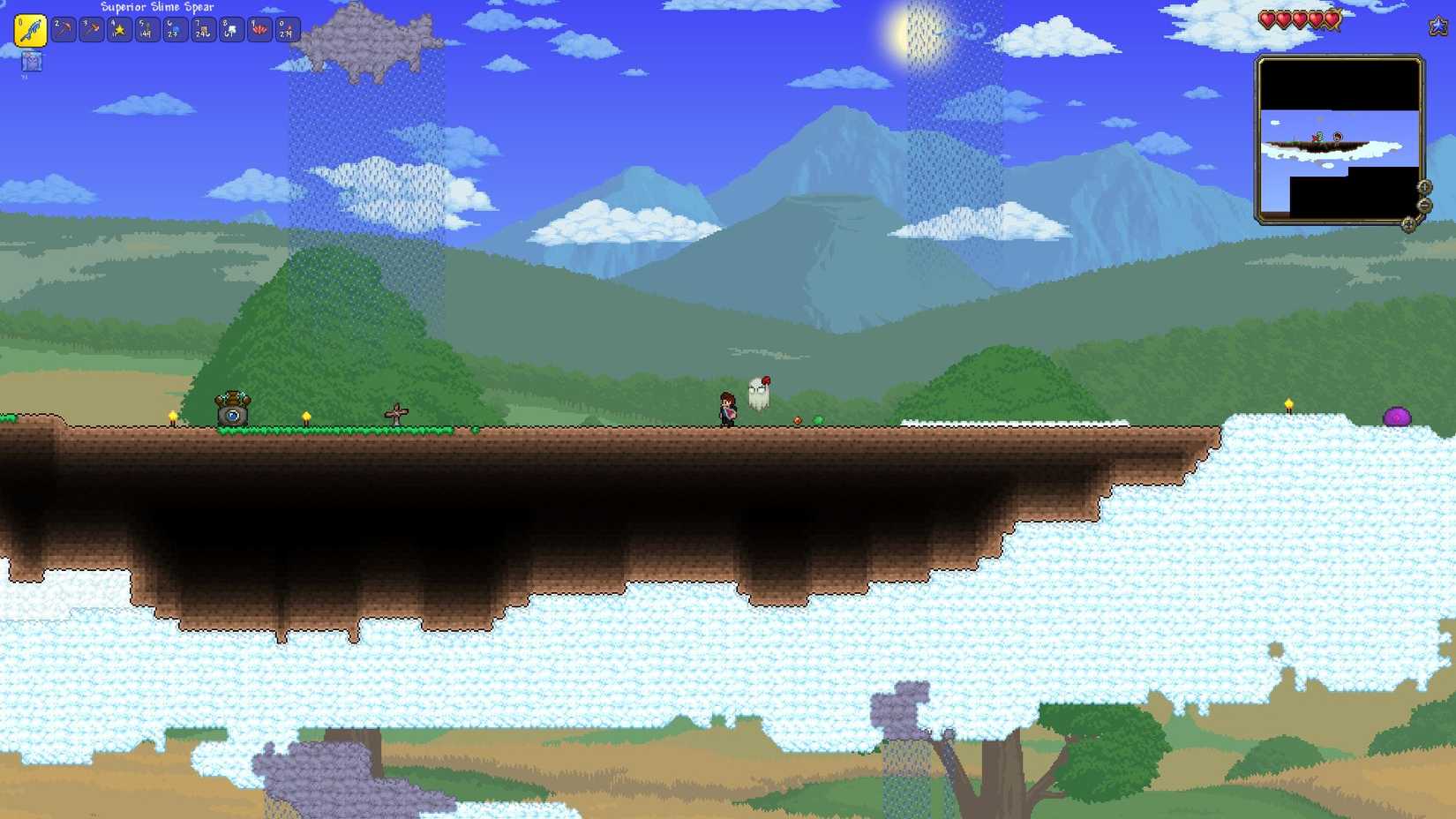Click the mana star icon at top right

(x=1437, y=26)
